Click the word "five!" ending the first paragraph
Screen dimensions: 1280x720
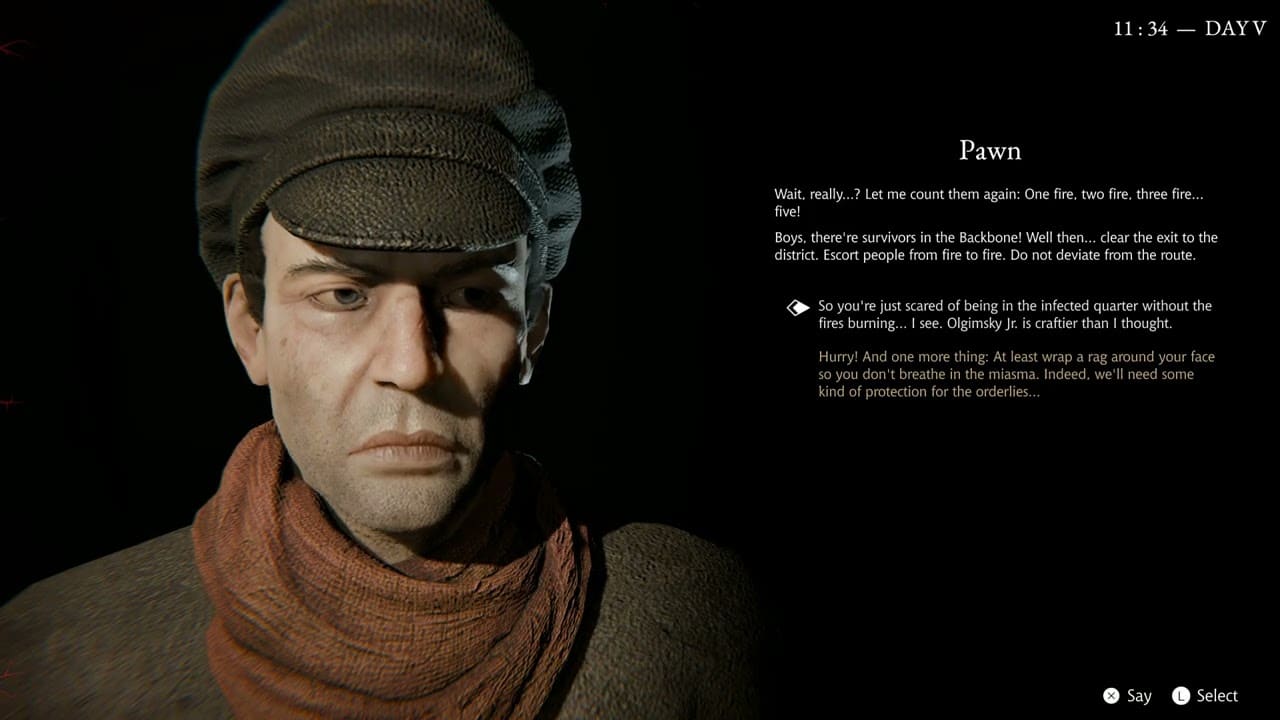[788, 211]
